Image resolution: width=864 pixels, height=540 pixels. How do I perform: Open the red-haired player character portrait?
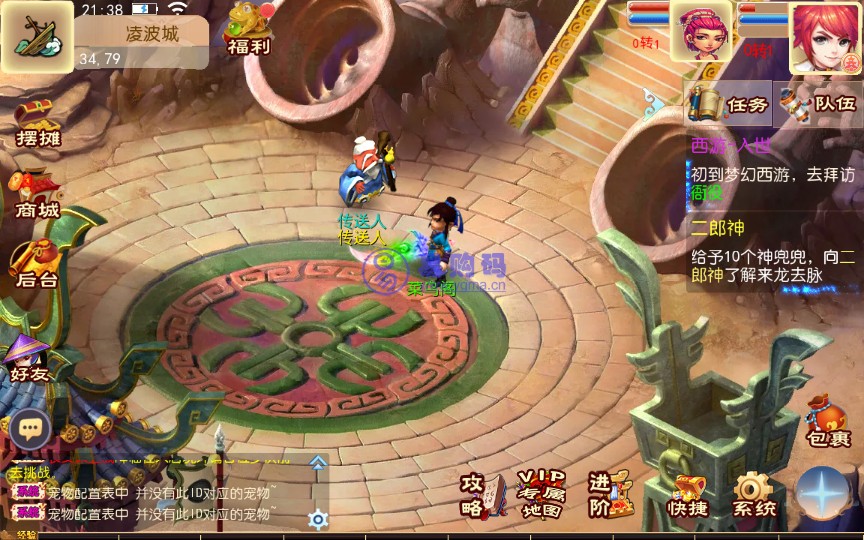825,36
